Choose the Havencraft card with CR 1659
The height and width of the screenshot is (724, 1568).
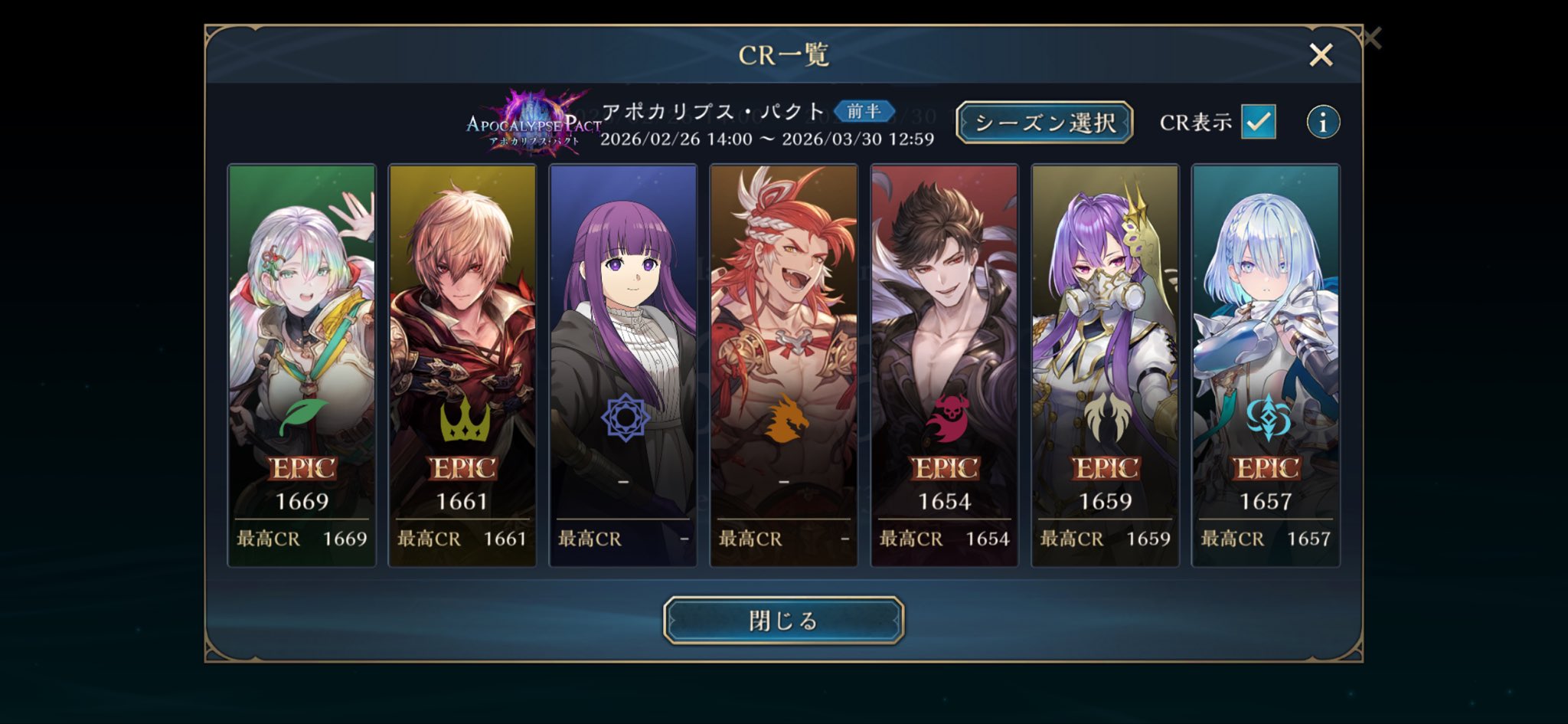1105,365
